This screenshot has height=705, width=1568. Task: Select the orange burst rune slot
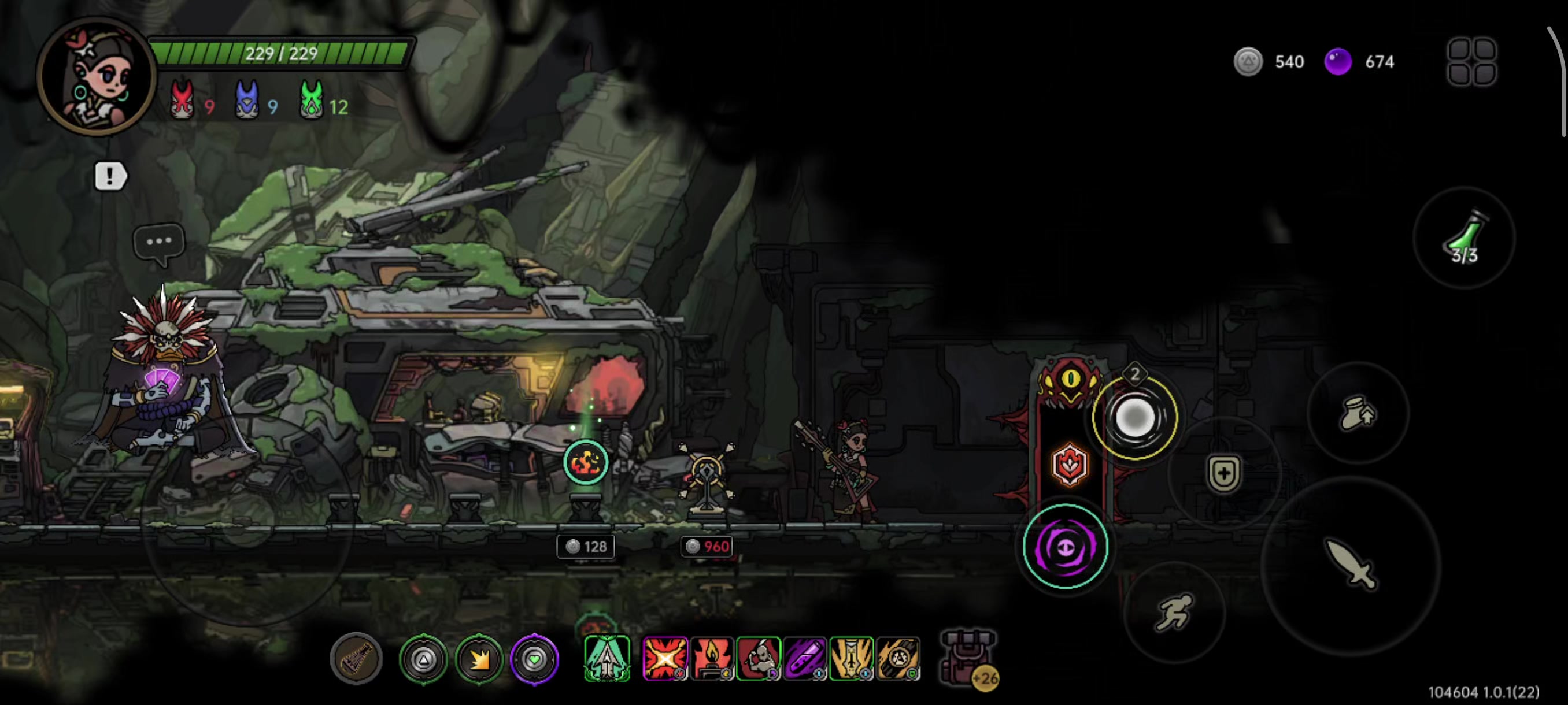[x=479, y=659]
